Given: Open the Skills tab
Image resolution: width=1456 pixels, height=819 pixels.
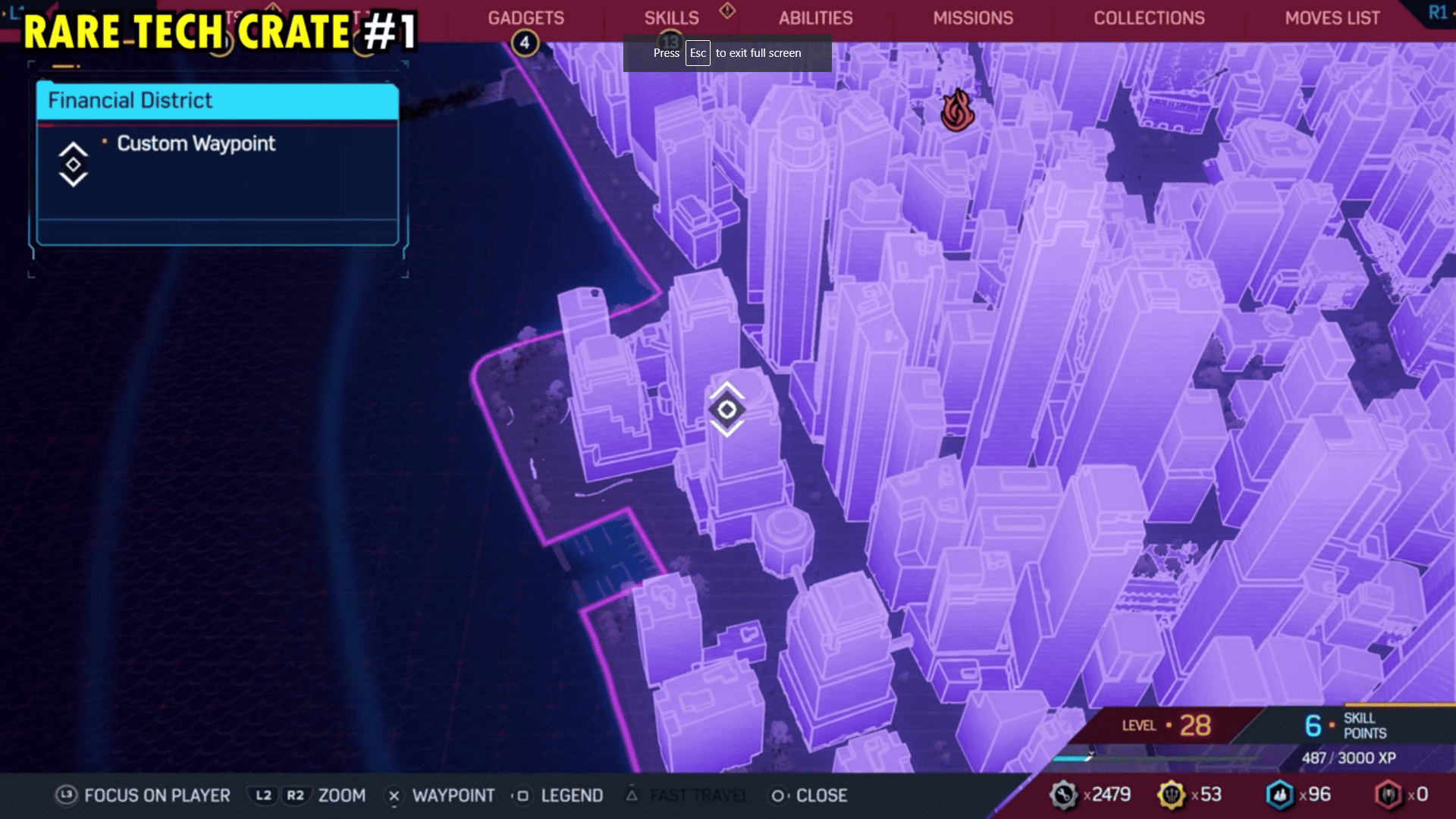Looking at the screenshot, I should tap(672, 17).
